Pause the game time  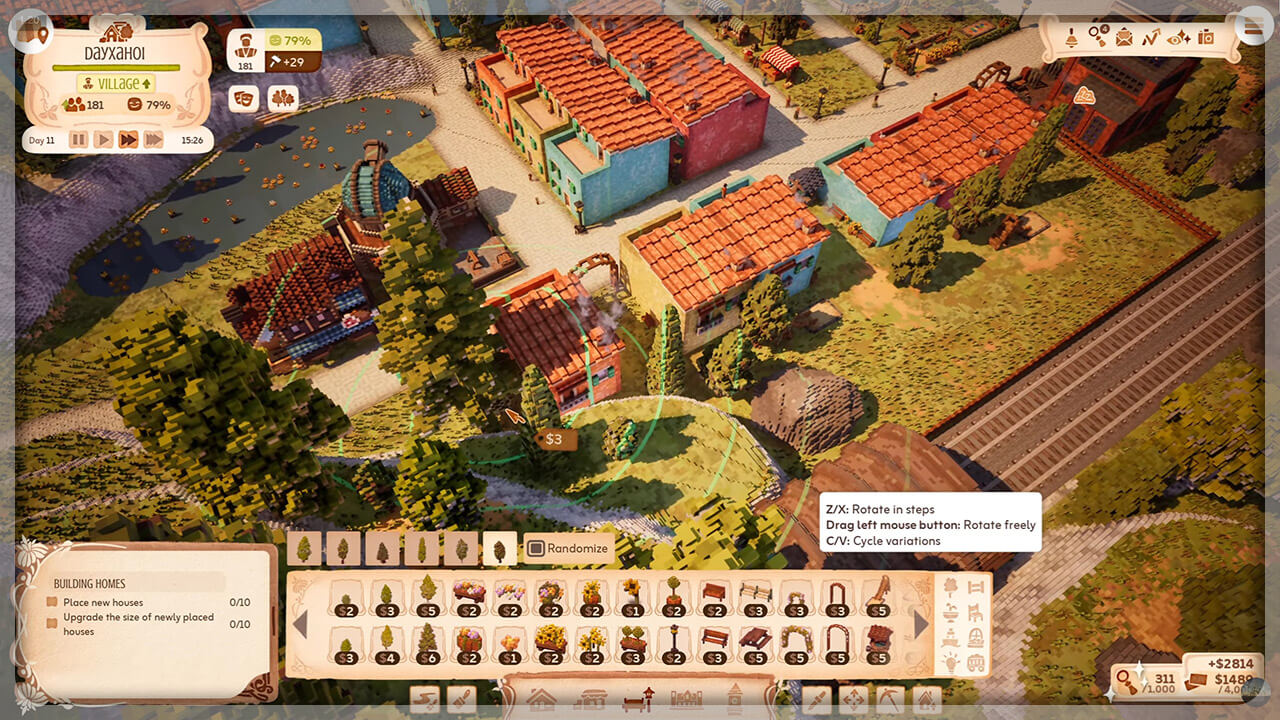(x=78, y=140)
